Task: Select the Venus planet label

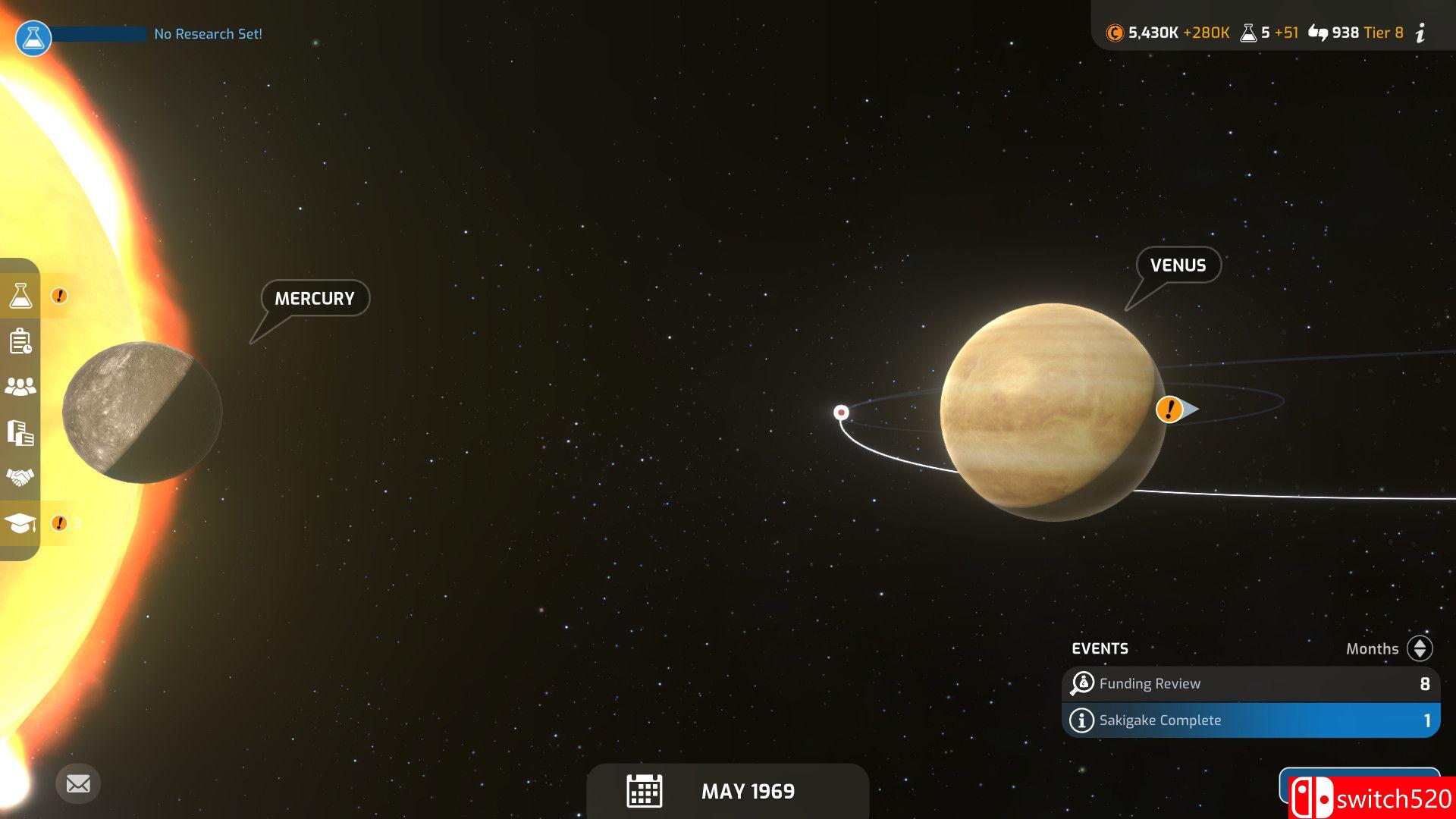Action: (x=1178, y=265)
